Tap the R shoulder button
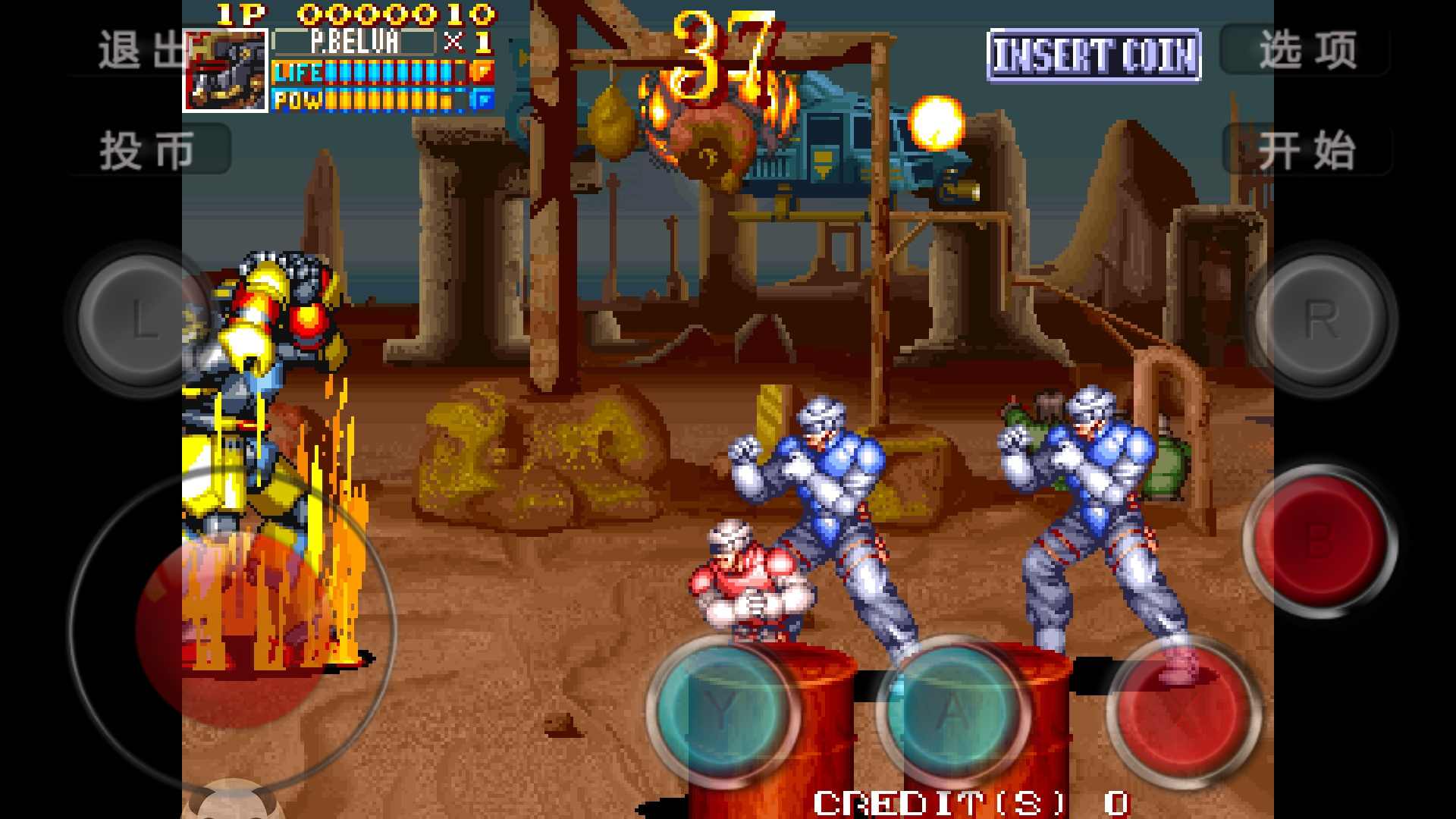The image size is (1456, 819). pos(1320,318)
